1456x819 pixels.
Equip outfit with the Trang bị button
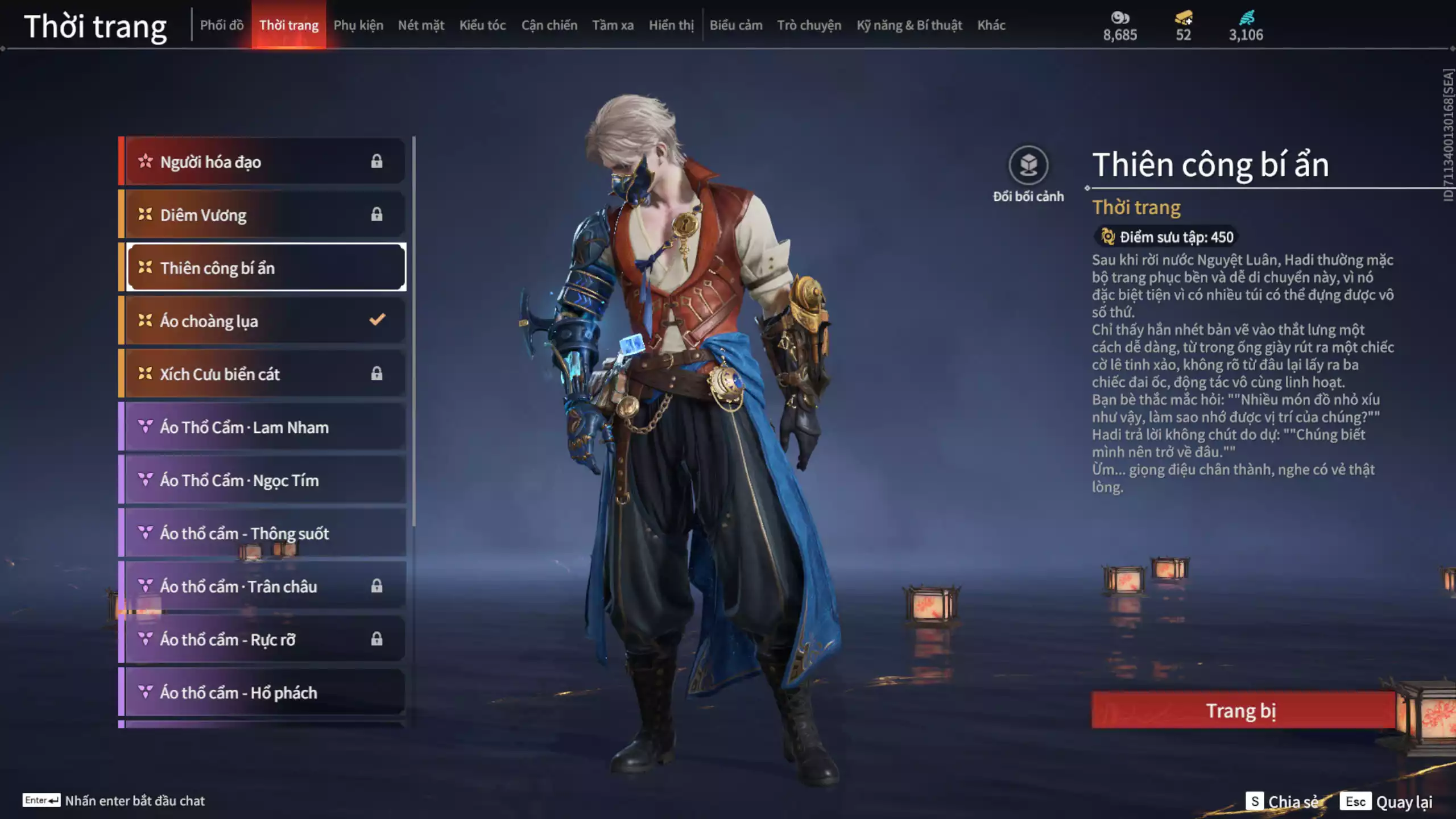tap(1242, 710)
